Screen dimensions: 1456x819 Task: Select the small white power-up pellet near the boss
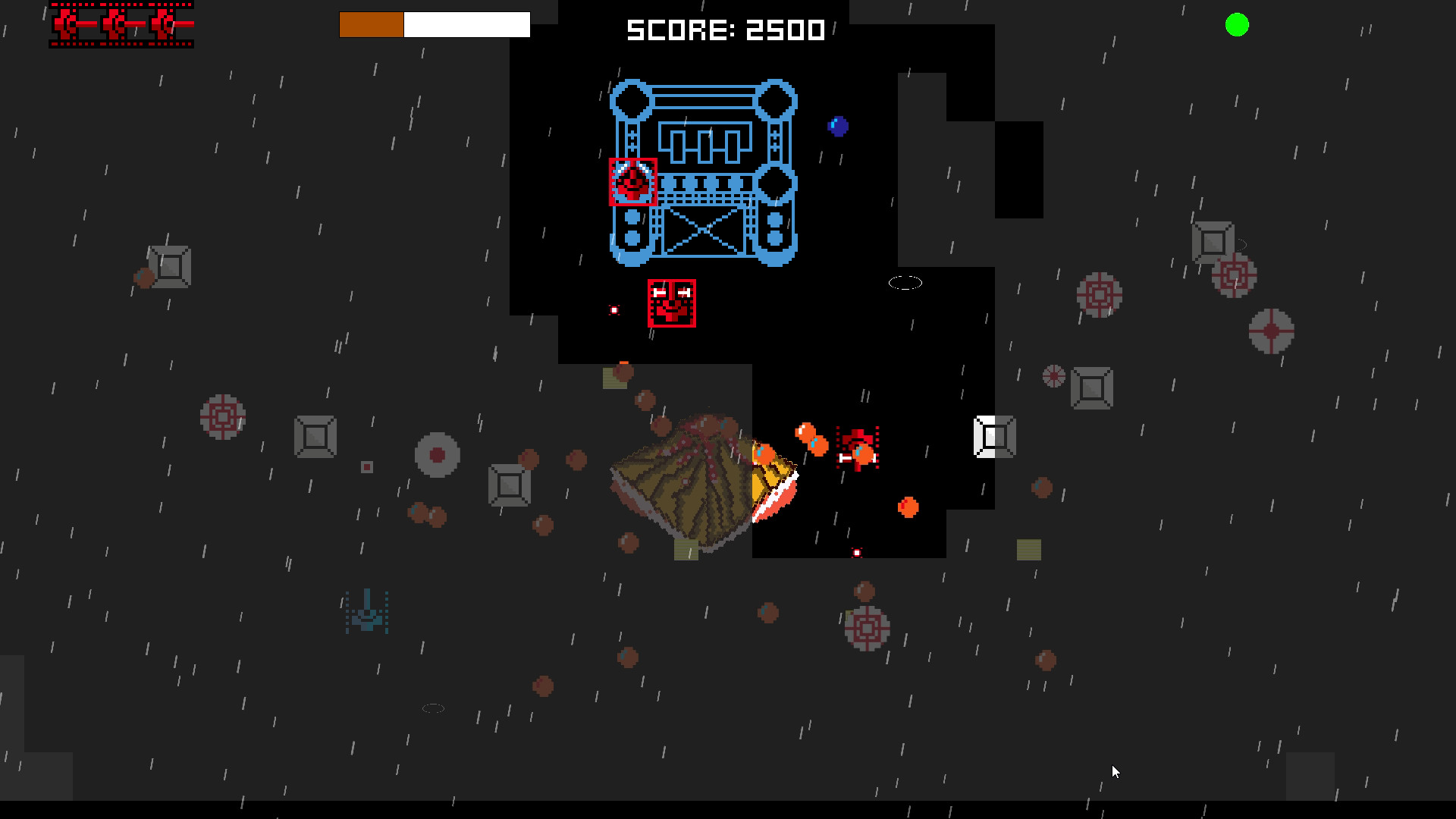(x=613, y=309)
